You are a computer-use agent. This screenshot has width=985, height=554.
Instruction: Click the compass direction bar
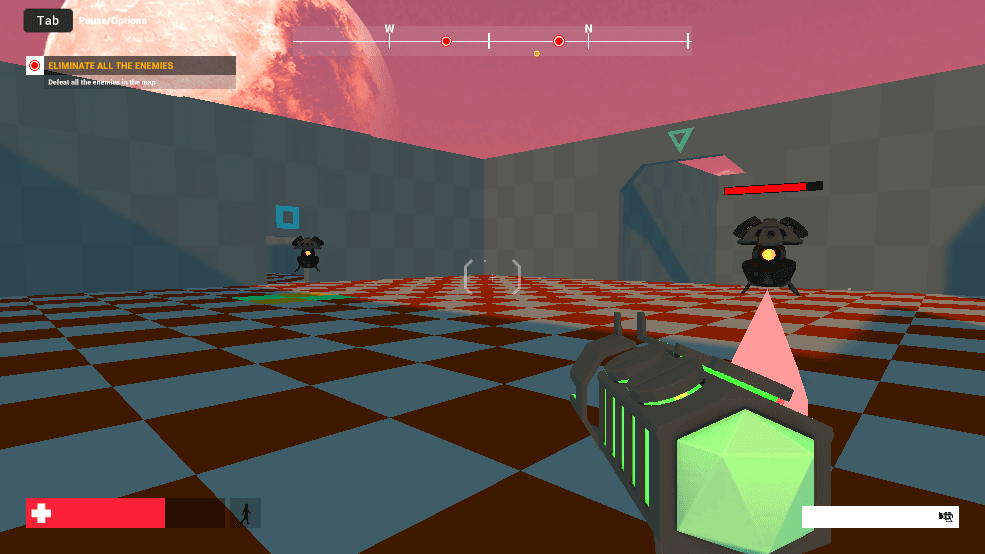491,41
